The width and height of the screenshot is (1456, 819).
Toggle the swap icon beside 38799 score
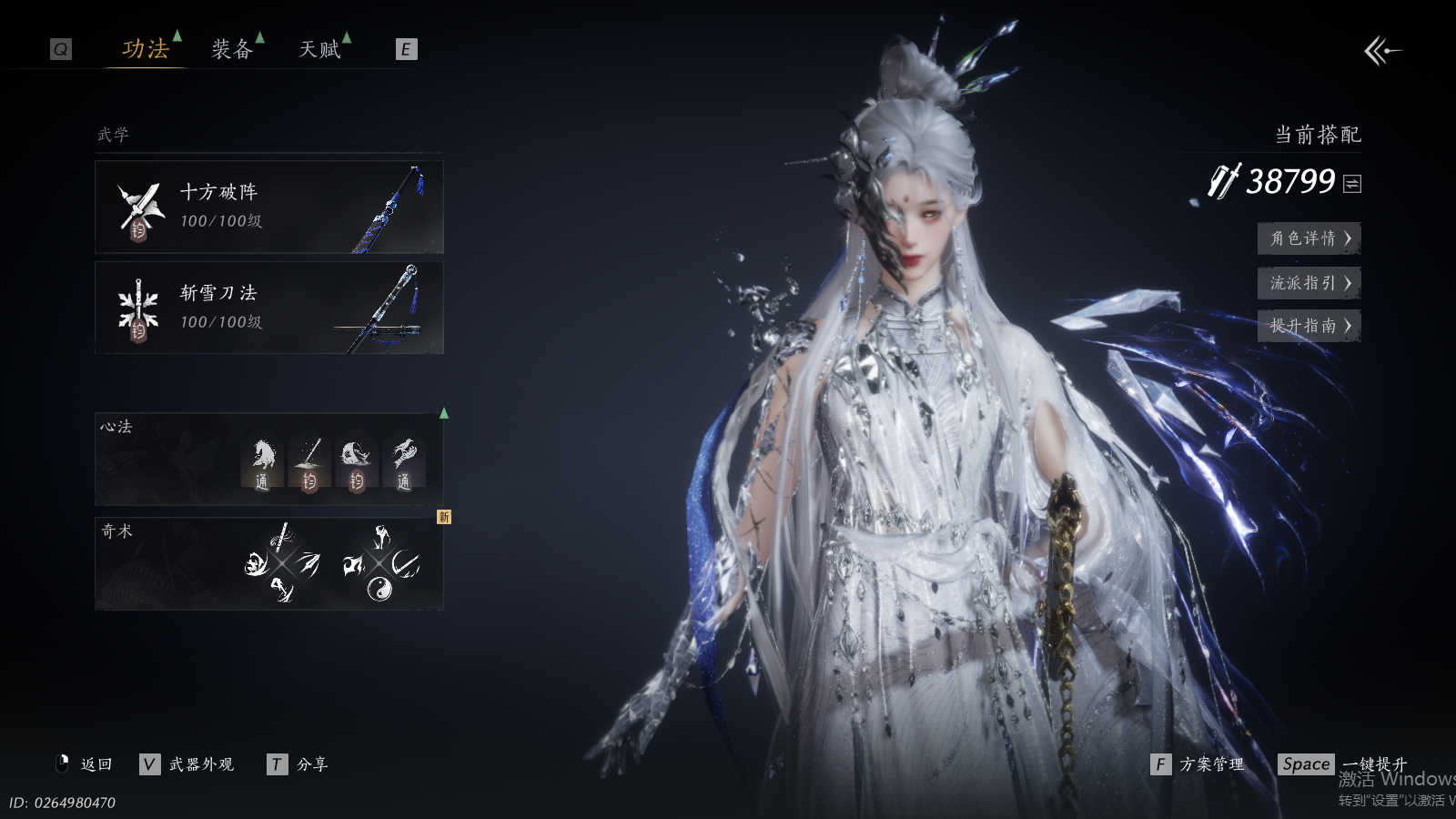point(1353,184)
